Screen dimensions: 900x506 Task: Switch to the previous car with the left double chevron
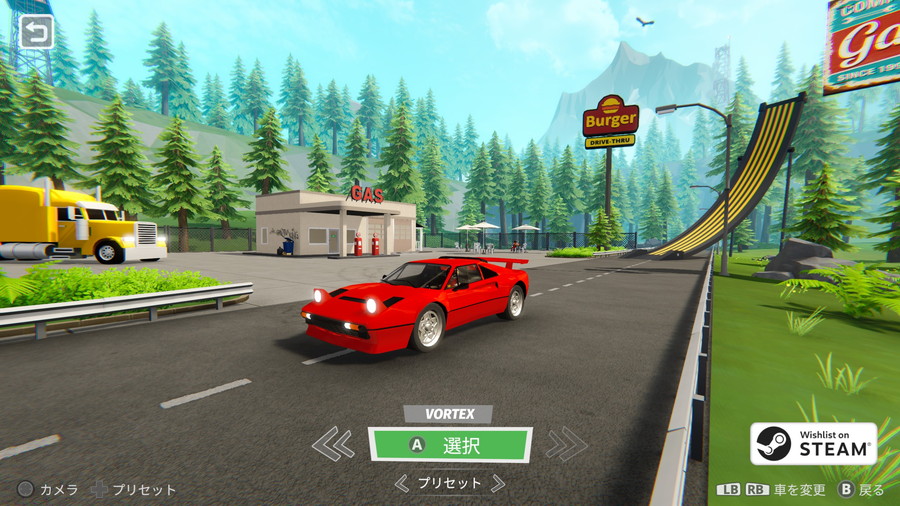(333, 443)
